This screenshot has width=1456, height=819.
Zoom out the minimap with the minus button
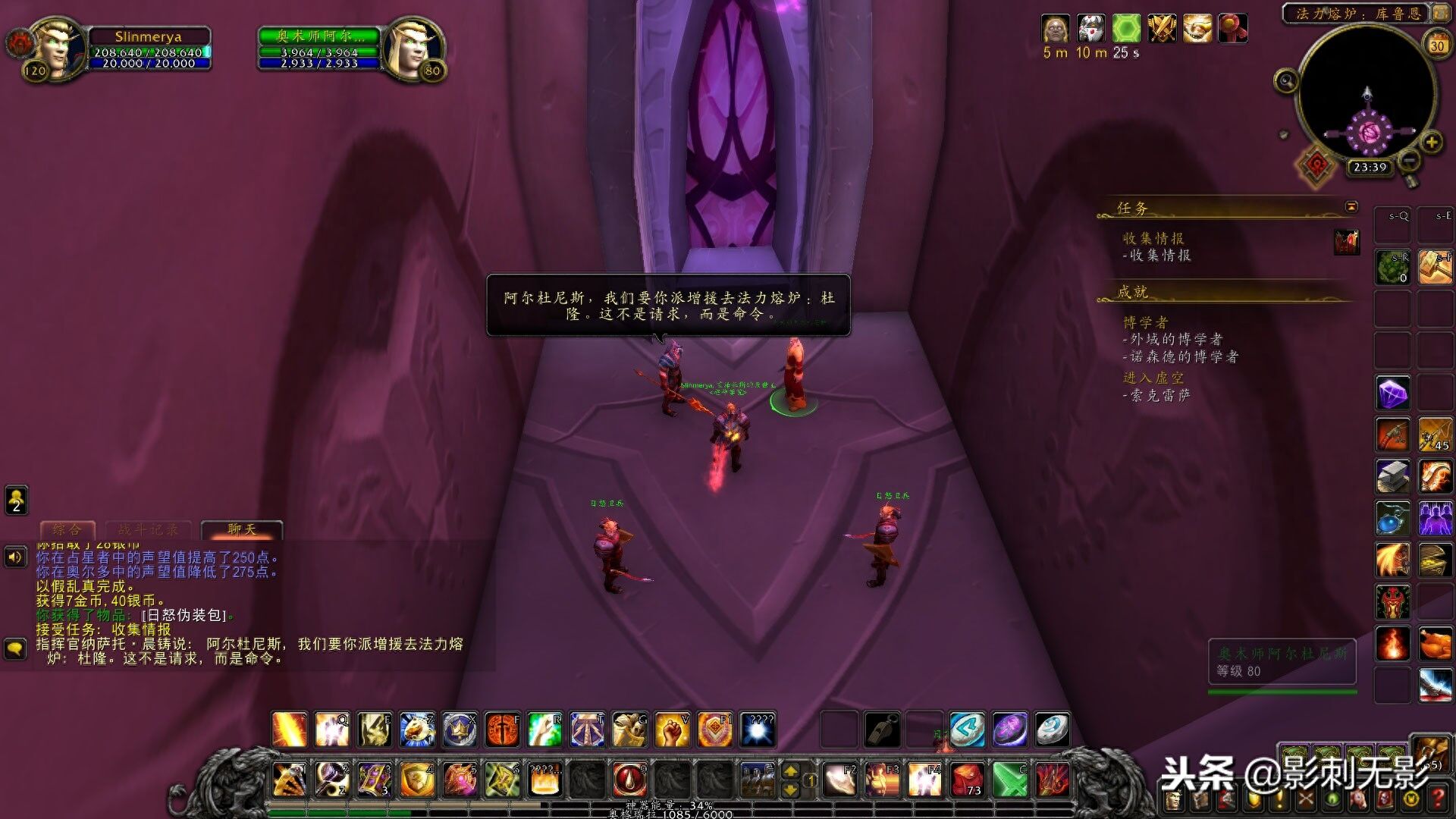click(x=1409, y=160)
